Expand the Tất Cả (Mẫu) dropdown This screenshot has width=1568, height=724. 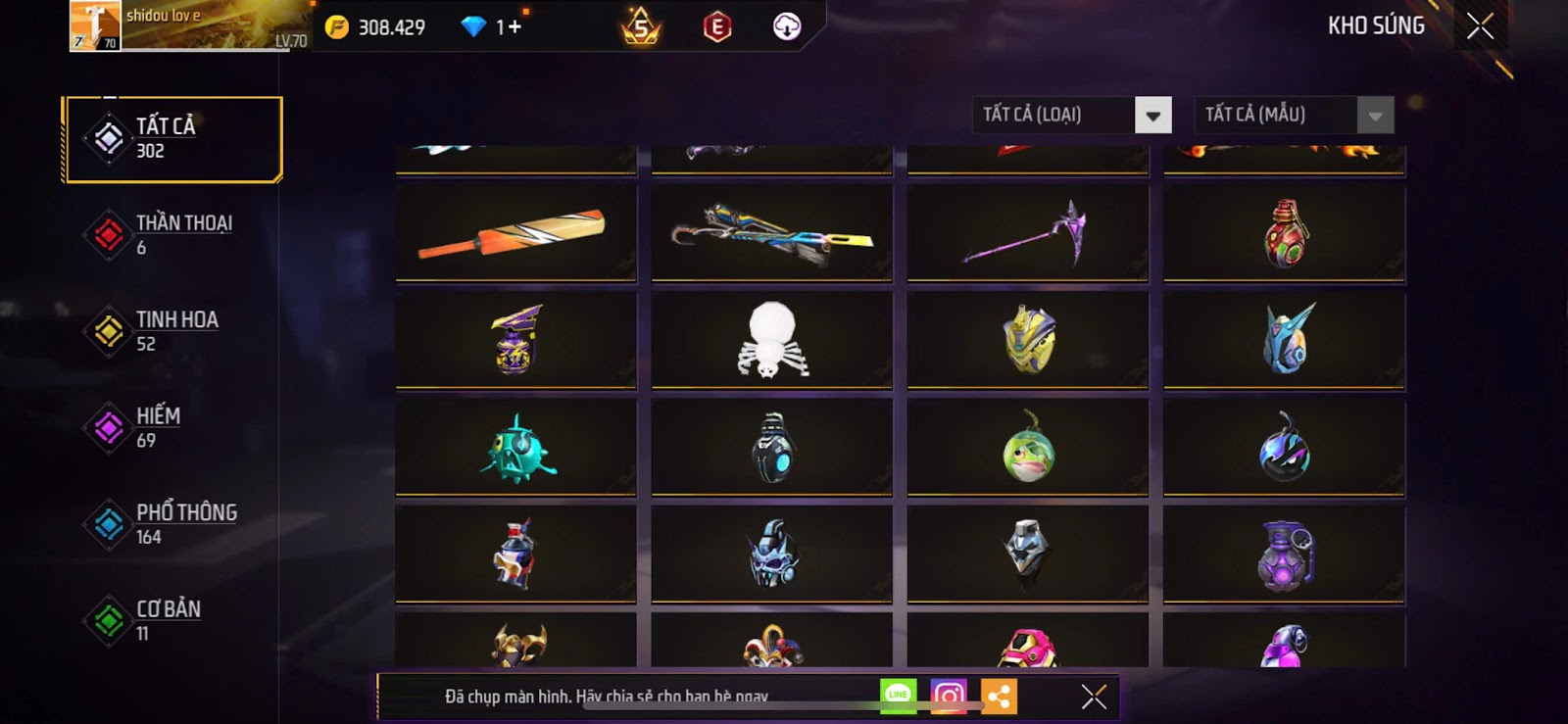(x=1374, y=115)
